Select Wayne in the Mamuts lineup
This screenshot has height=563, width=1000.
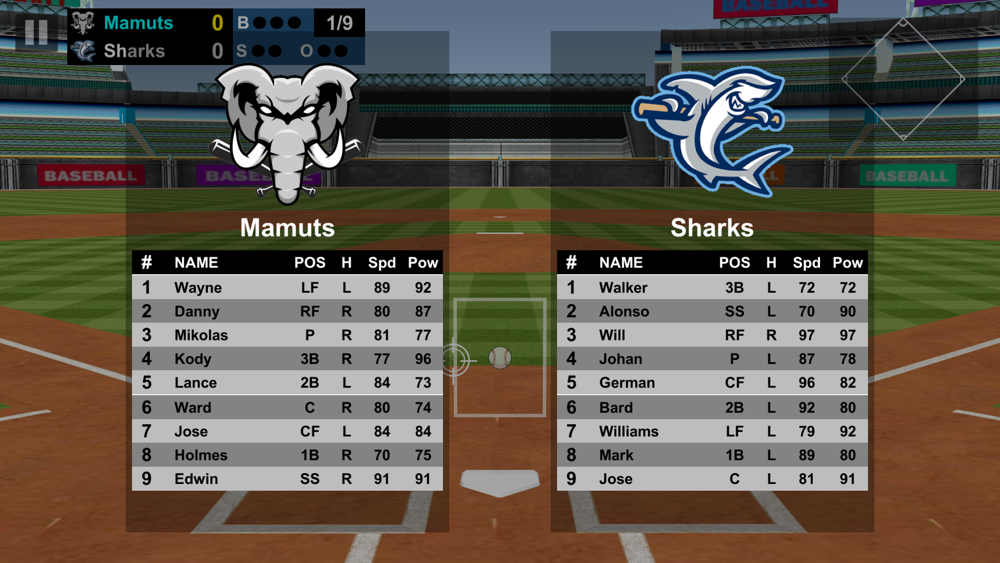click(287, 288)
